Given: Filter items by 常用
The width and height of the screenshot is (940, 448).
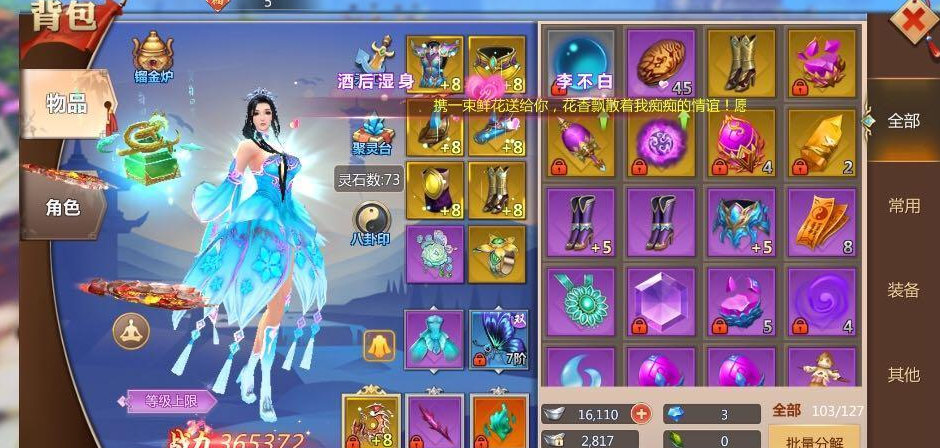Looking at the screenshot, I should [903, 206].
